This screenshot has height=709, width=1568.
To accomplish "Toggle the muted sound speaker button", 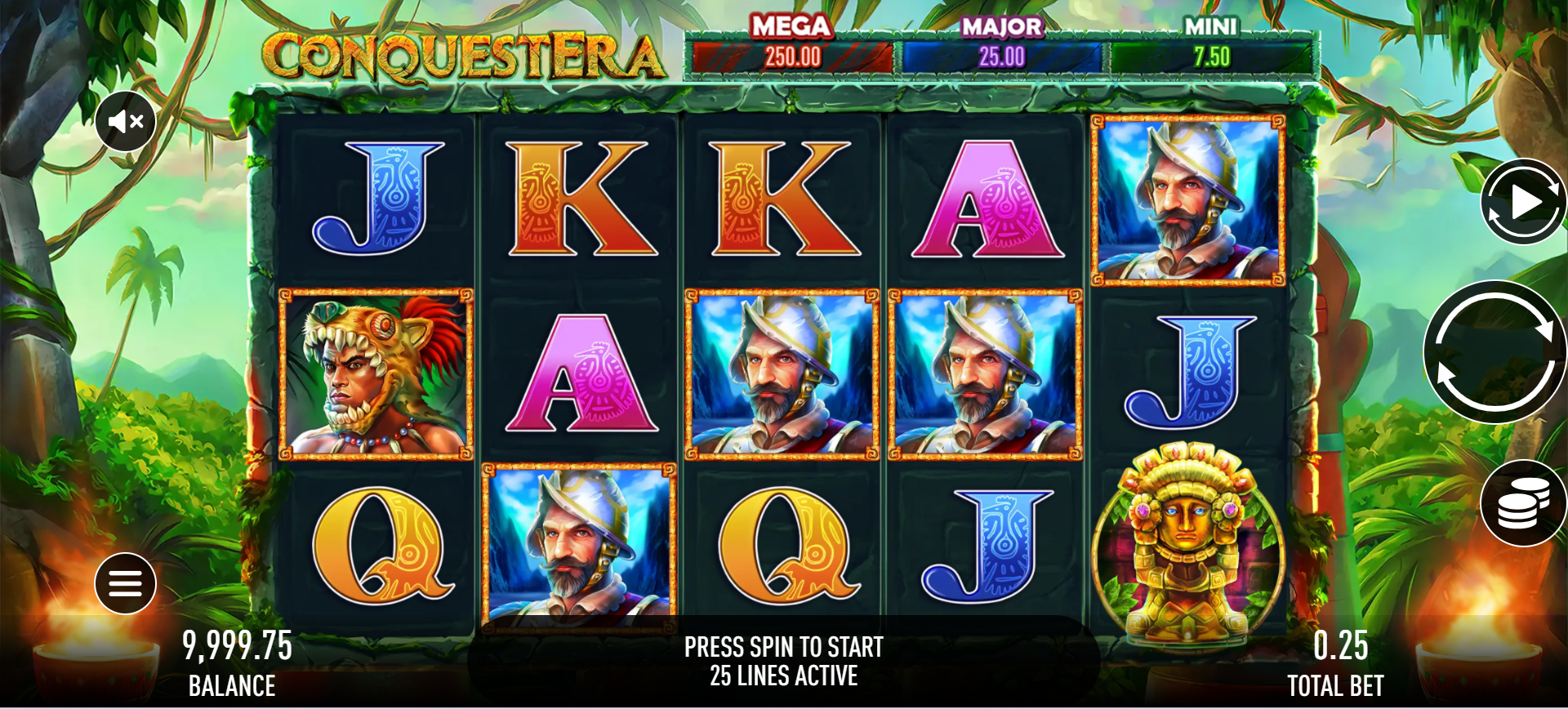I will click(x=126, y=122).
